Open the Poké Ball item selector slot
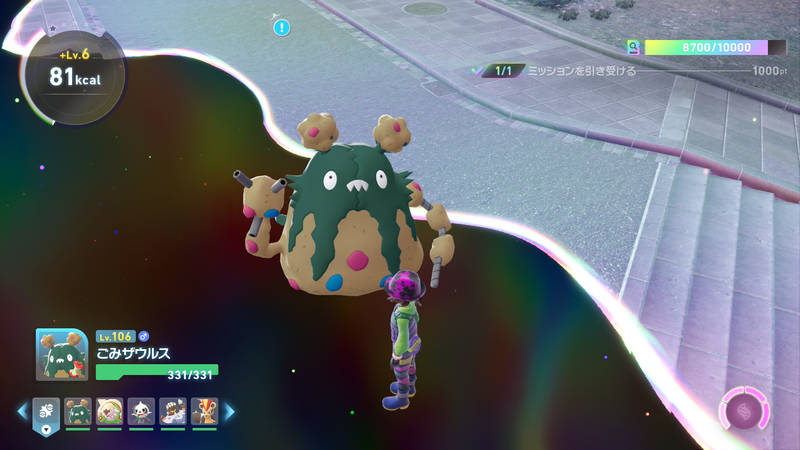This screenshot has height=450, width=800. [x=46, y=412]
